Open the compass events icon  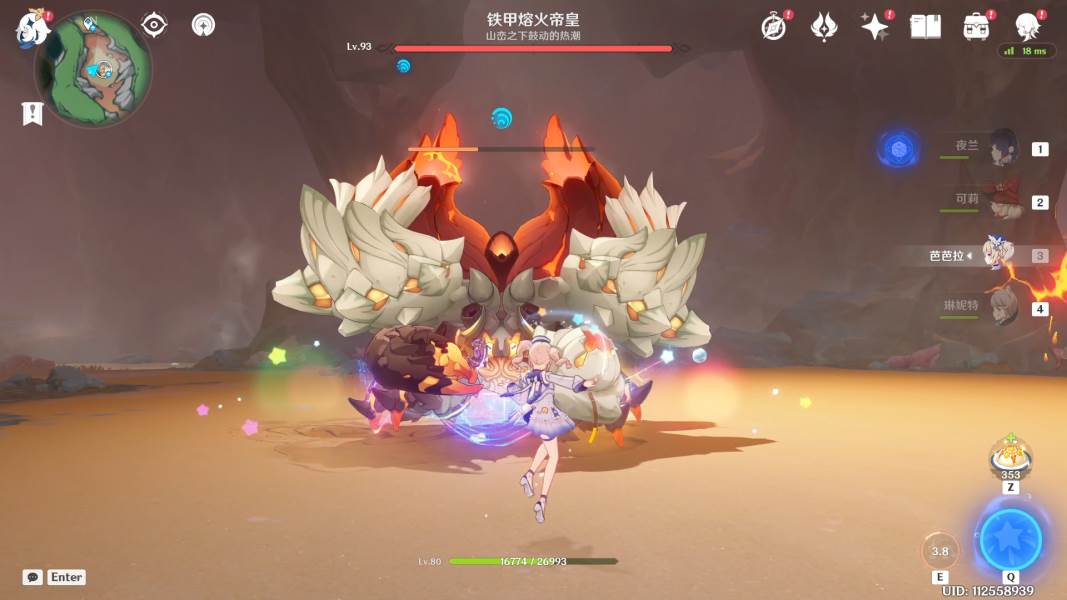[x=773, y=27]
